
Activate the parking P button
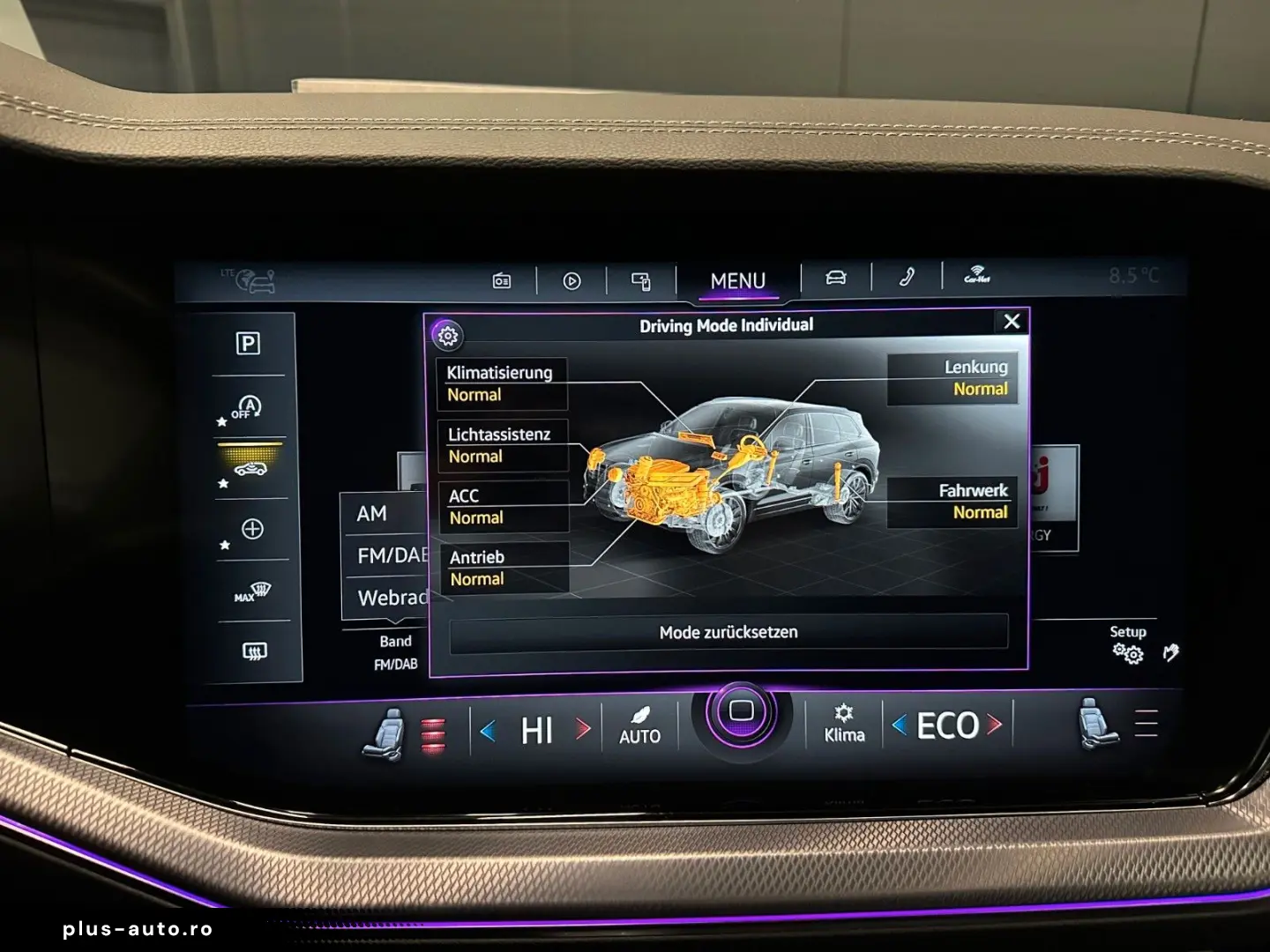[x=248, y=344]
